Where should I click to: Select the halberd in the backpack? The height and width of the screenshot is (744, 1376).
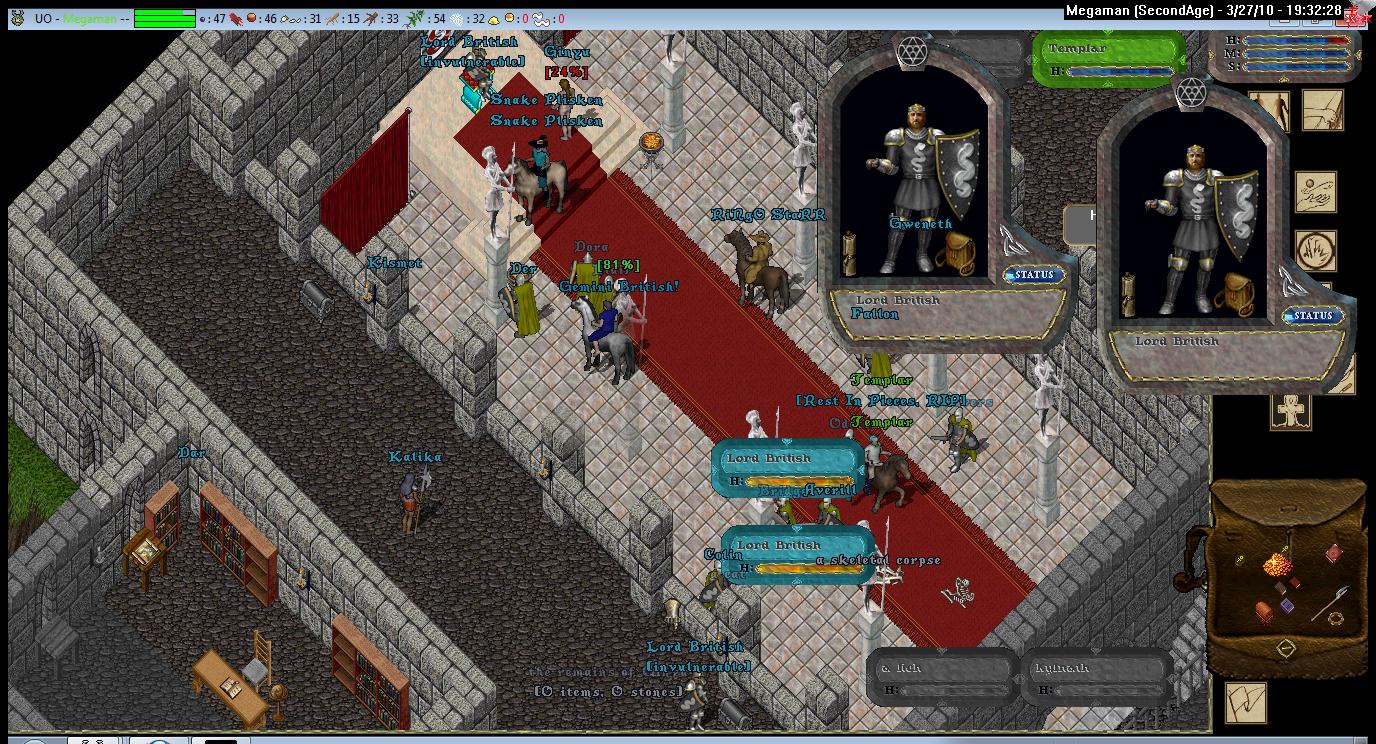coord(1332,602)
